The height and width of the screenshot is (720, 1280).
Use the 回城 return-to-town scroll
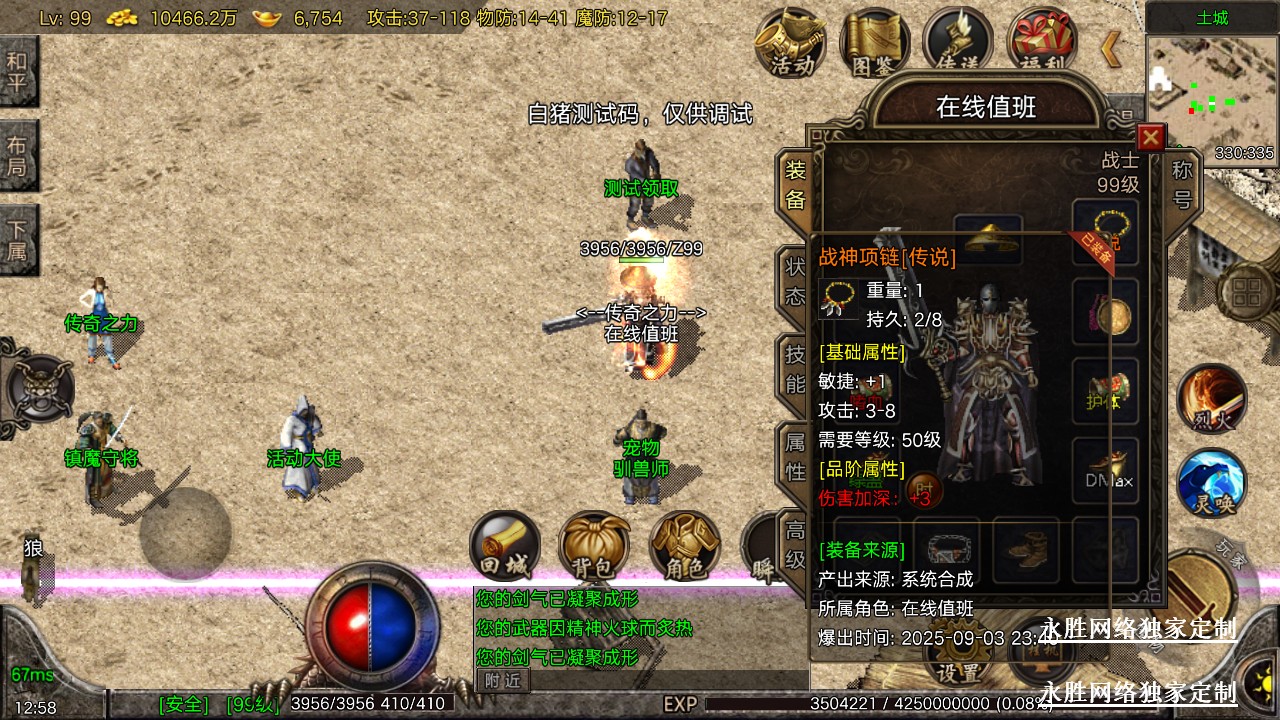(505, 546)
